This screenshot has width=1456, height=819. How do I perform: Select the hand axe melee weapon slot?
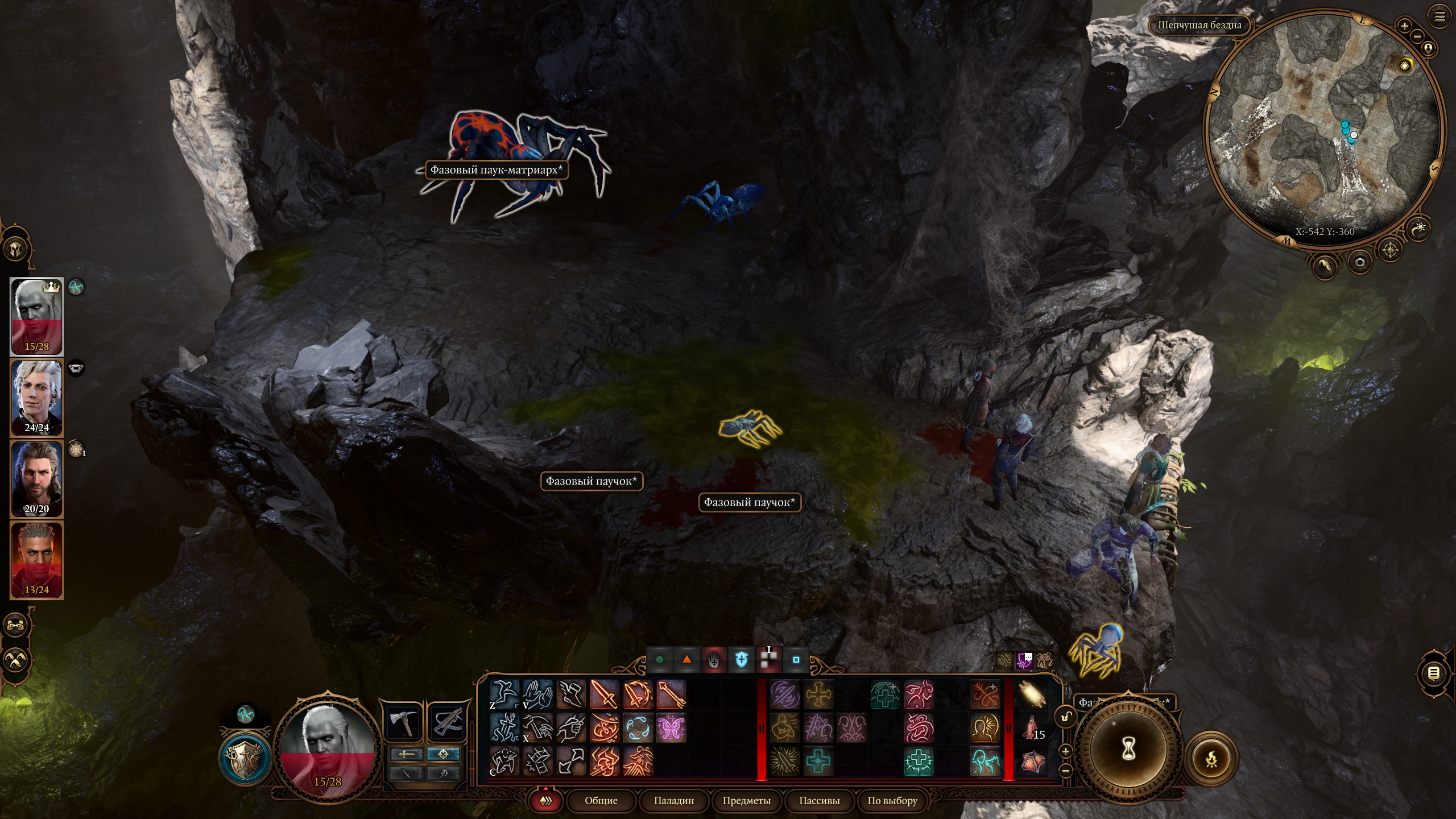(403, 722)
